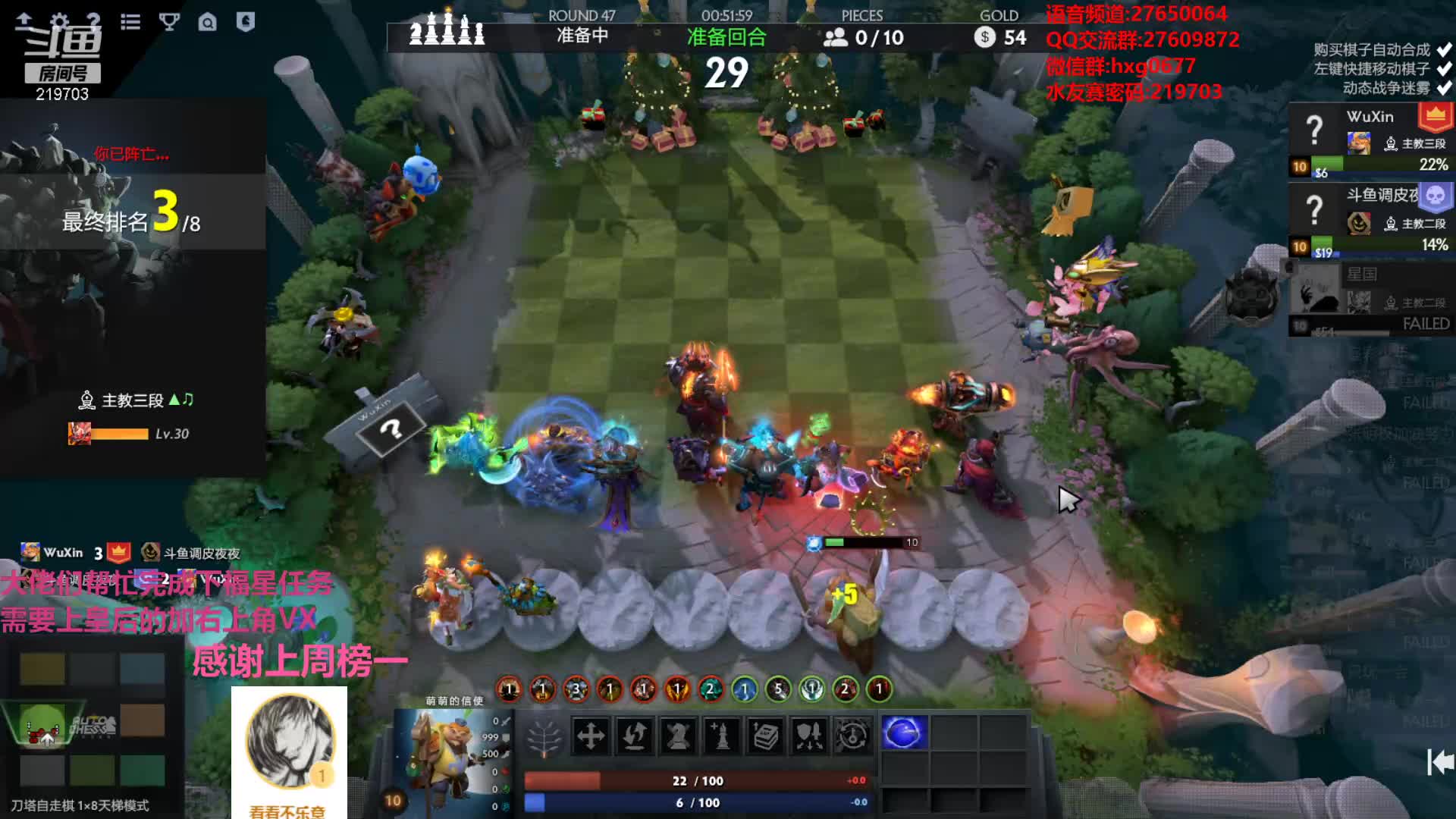Toggle 动态战争迷雾 checkbox
The width and height of the screenshot is (1456, 819).
(1444, 88)
